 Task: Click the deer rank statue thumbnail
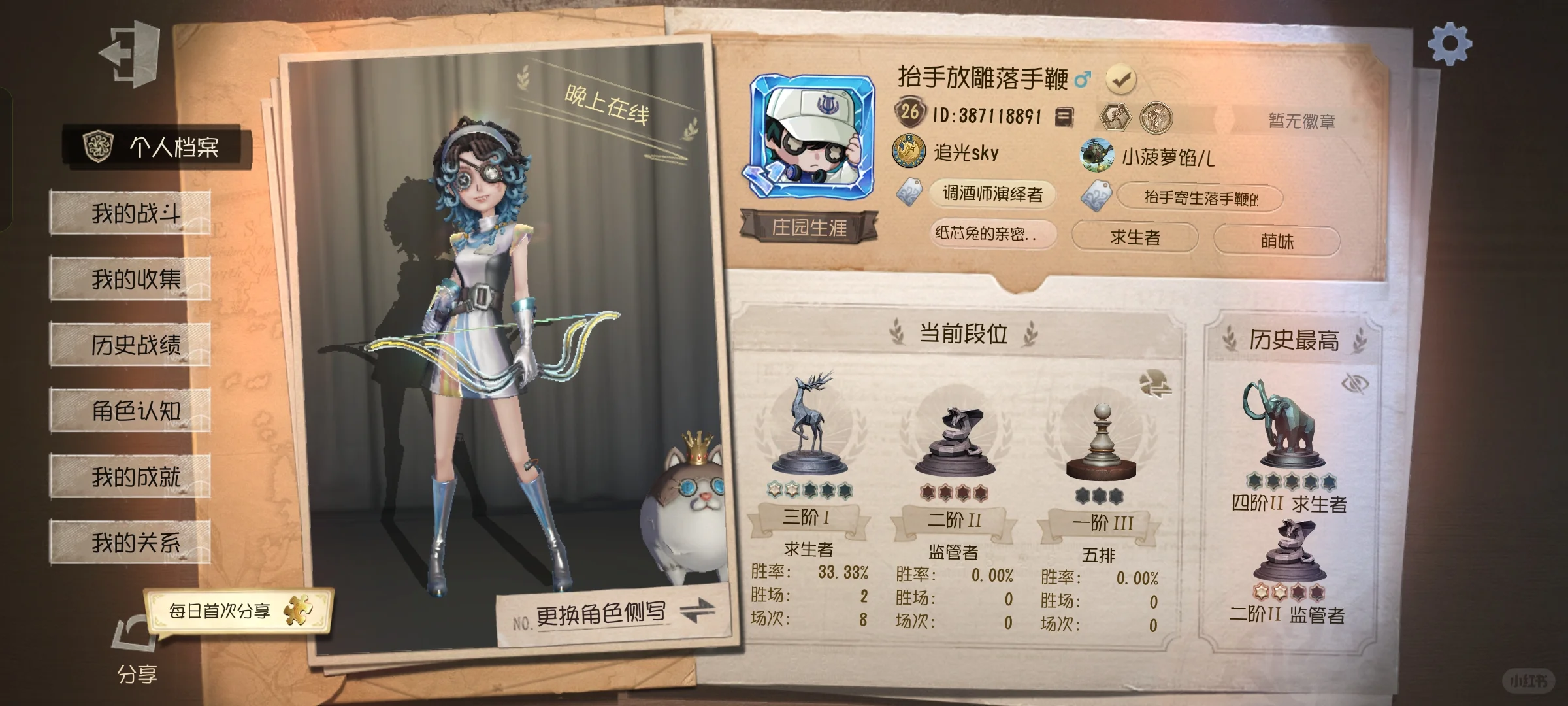click(809, 425)
